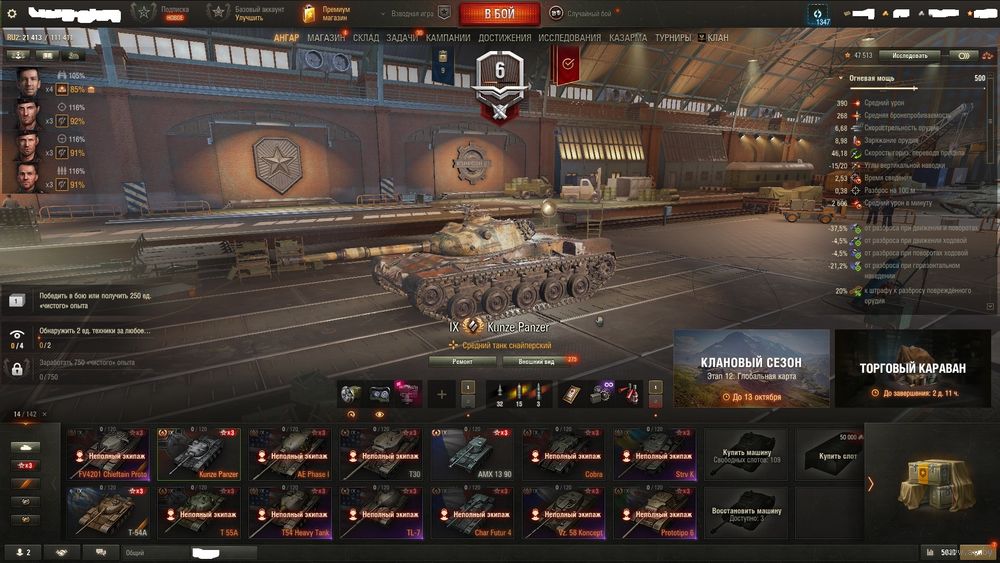Open the settings gear menu
This screenshot has height=563, width=1000.
click(x=12, y=13)
